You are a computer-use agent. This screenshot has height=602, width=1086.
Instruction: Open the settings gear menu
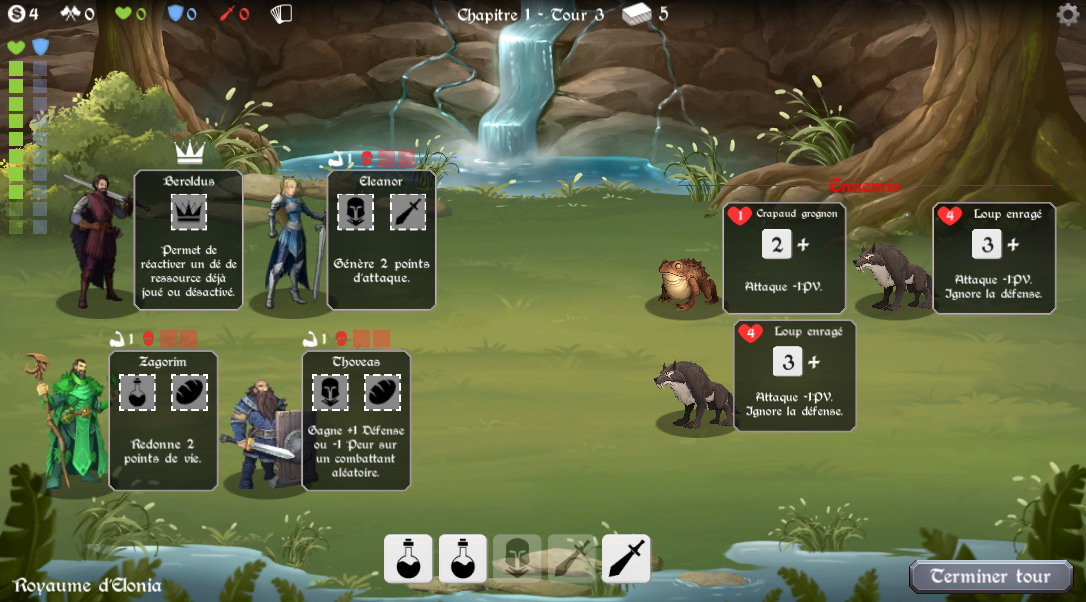point(1068,14)
